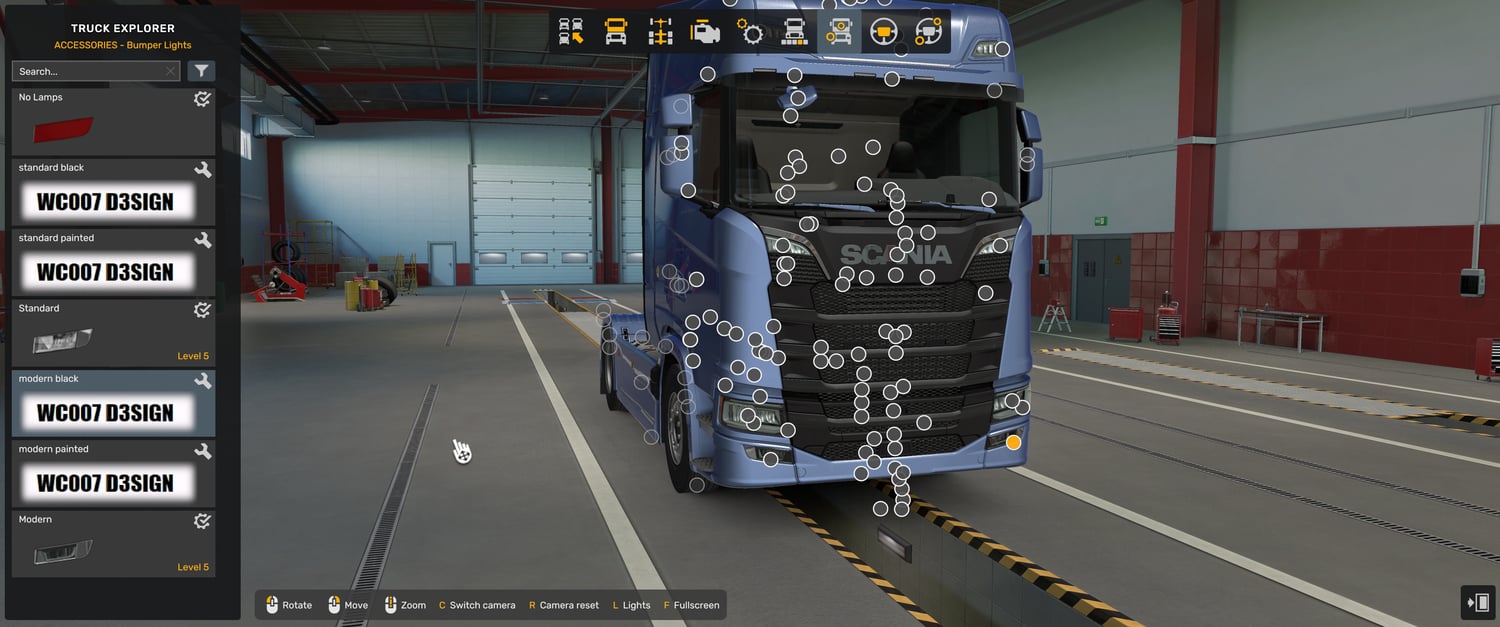Screen dimensions: 1500x627
Task: Pick the standard painted bumper lights
Action: [x=113, y=263]
